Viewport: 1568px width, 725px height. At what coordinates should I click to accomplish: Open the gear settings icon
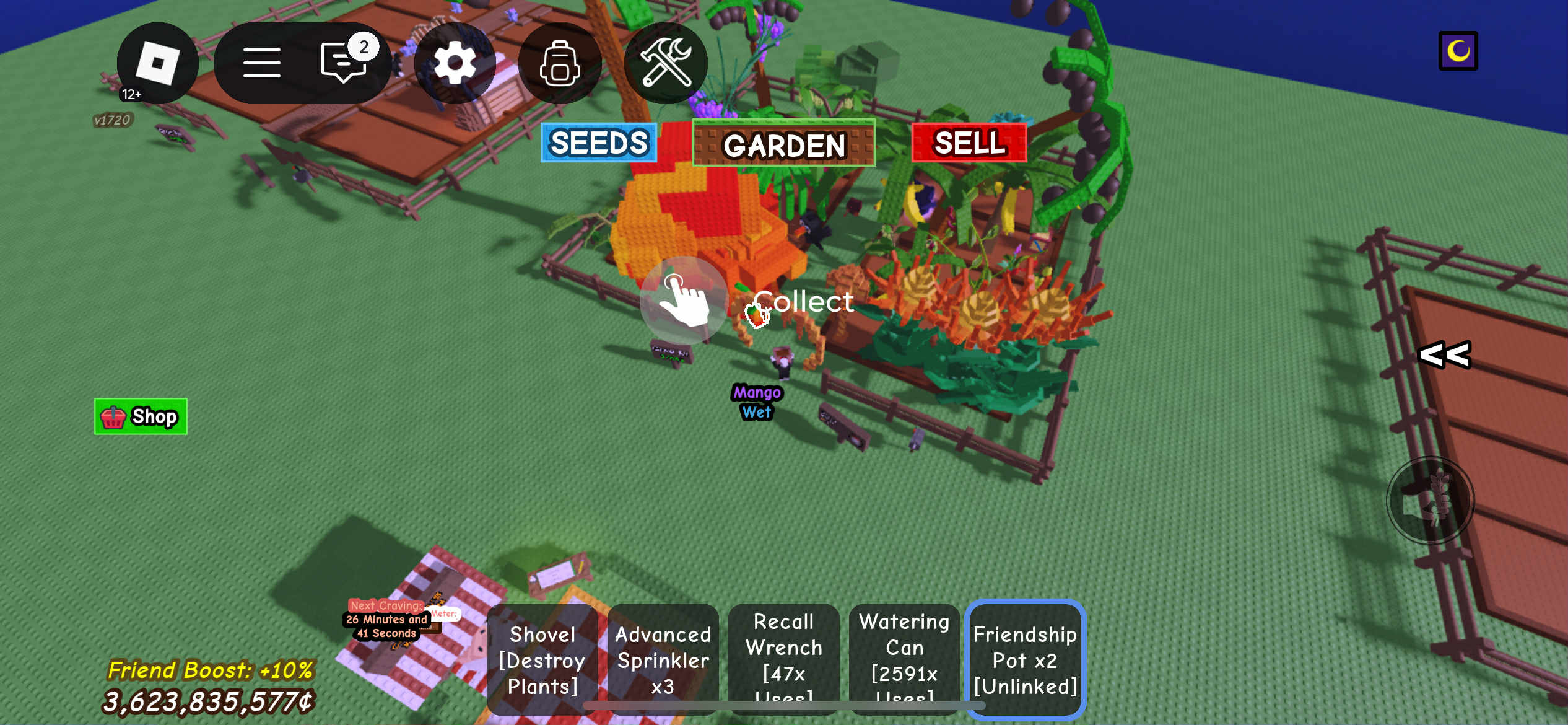[x=455, y=63]
